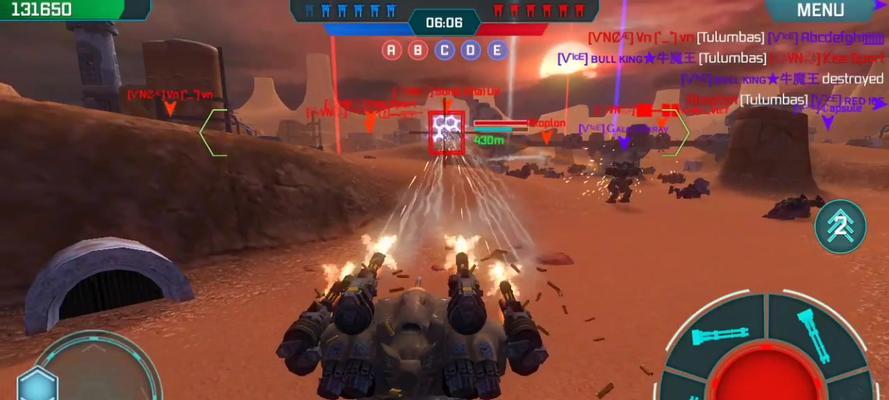The image size is (889, 400).
Task: Activate the jump ability chevron icon
Action: (x=840, y=226)
